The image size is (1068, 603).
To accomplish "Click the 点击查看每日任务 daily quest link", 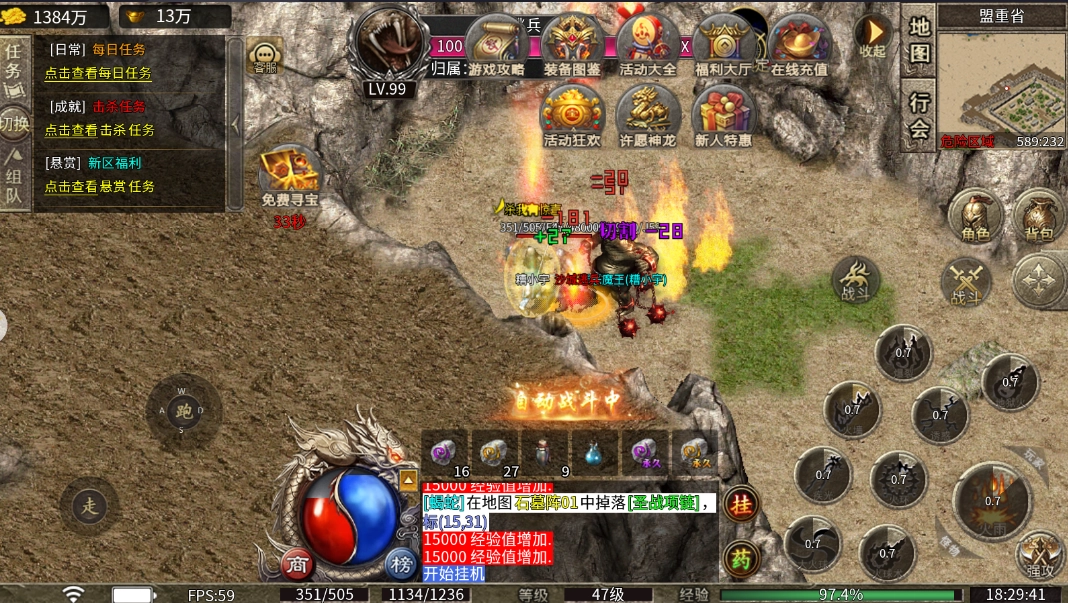I will [x=98, y=73].
